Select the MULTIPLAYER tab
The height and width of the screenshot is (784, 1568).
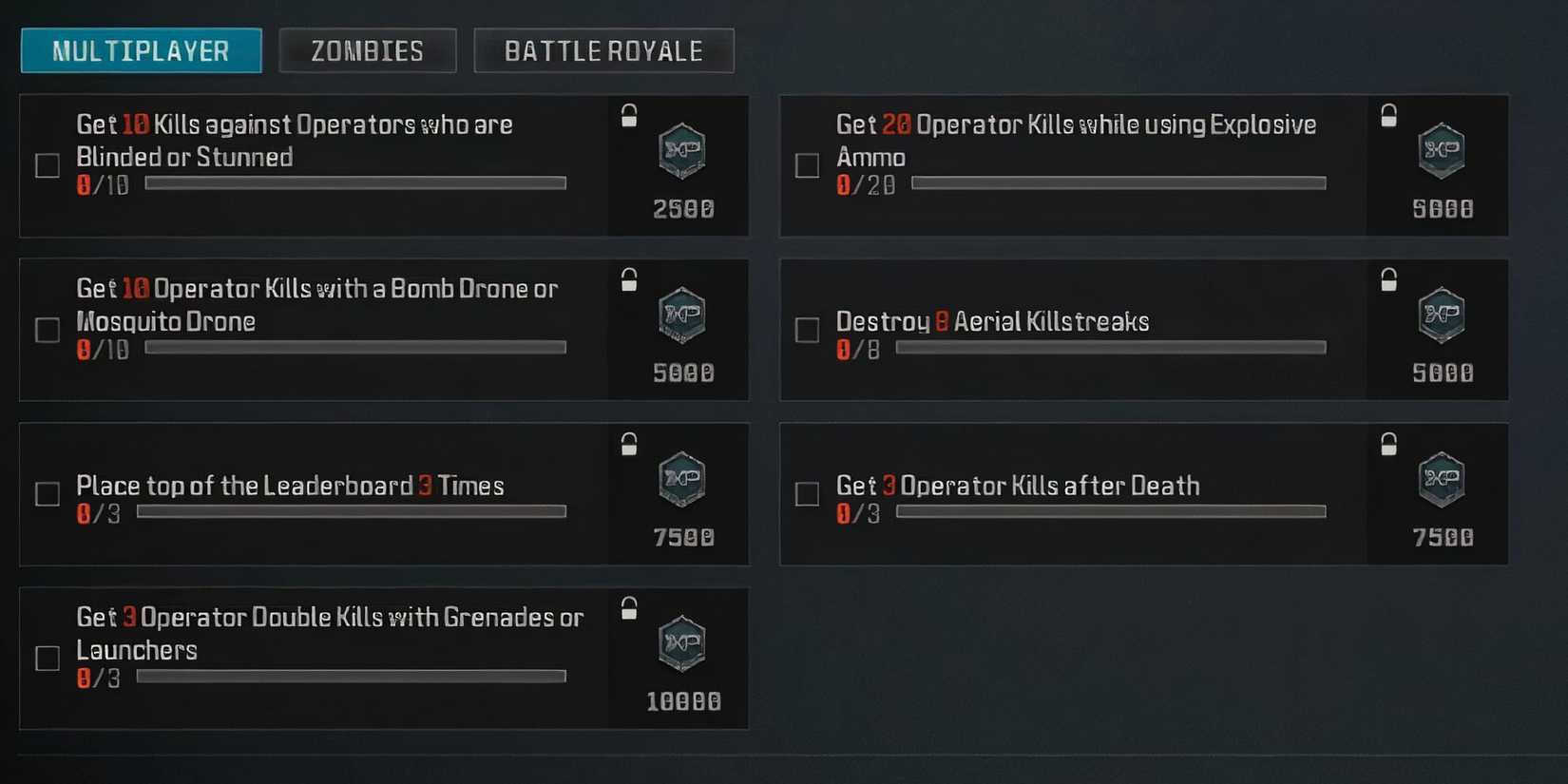point(140,49)
